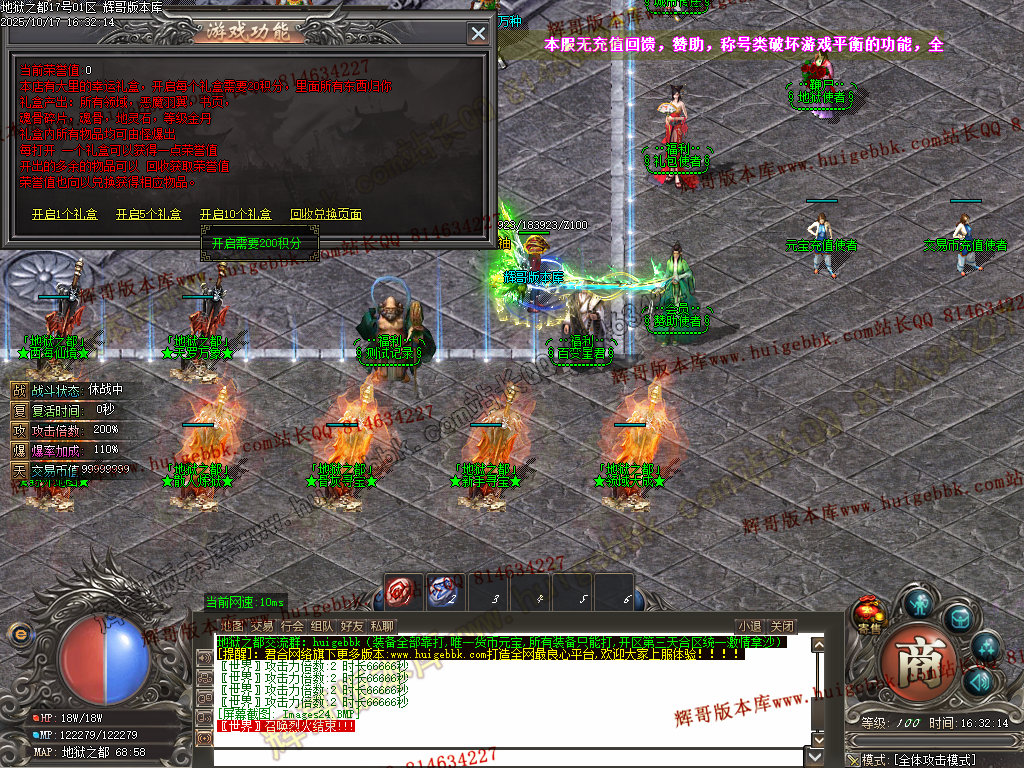Screen dimensions: 1024x768
Task: Open the 地图 chat bar button
Action: click(232, 626)
